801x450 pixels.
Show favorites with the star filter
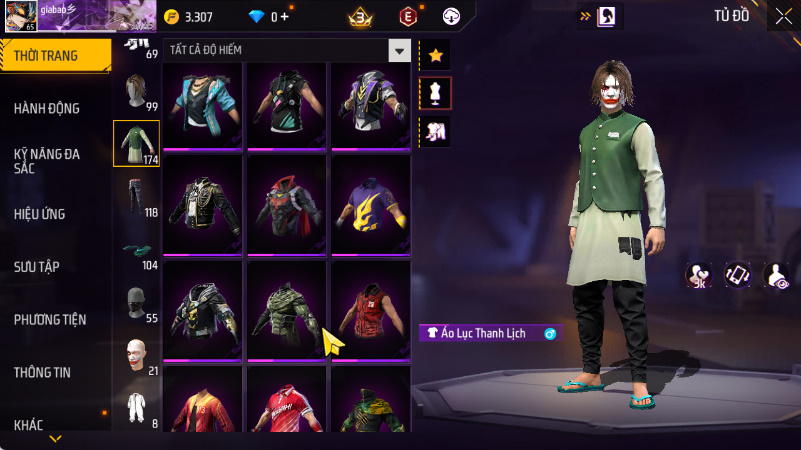[435, 55]
